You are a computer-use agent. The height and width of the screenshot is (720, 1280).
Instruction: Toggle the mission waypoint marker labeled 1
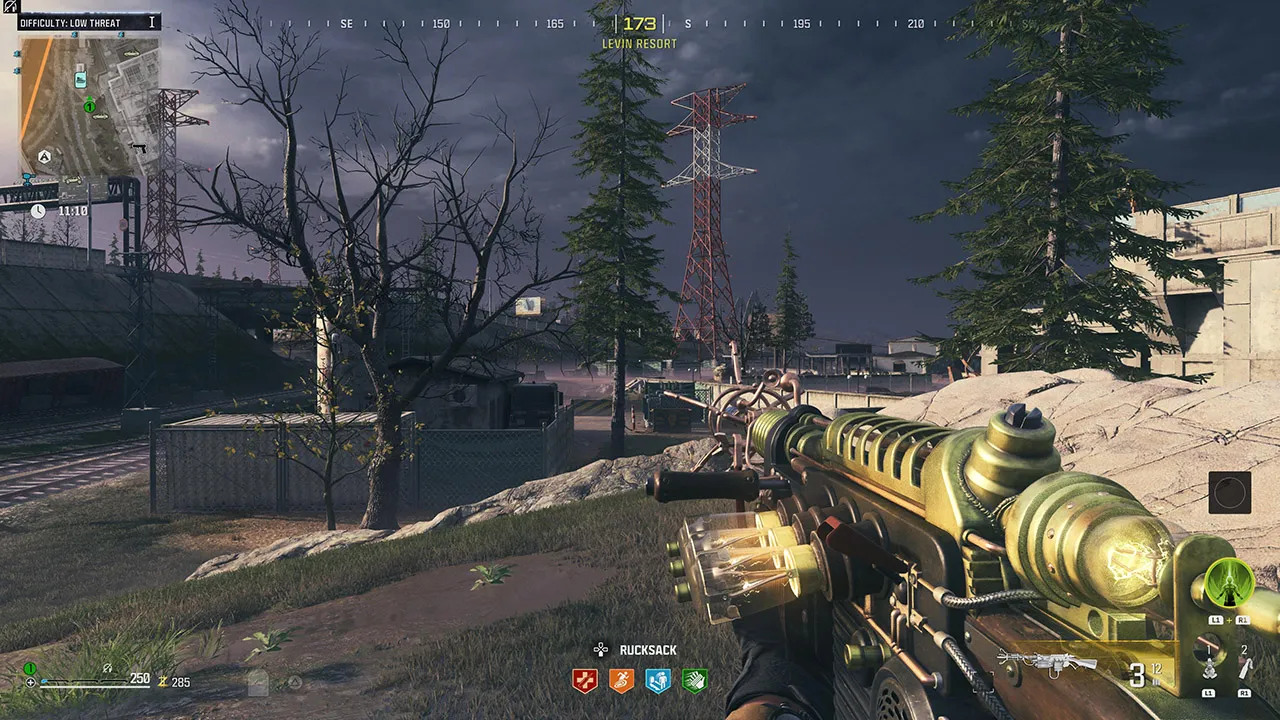pyautogui.click(x=90, y=107)
